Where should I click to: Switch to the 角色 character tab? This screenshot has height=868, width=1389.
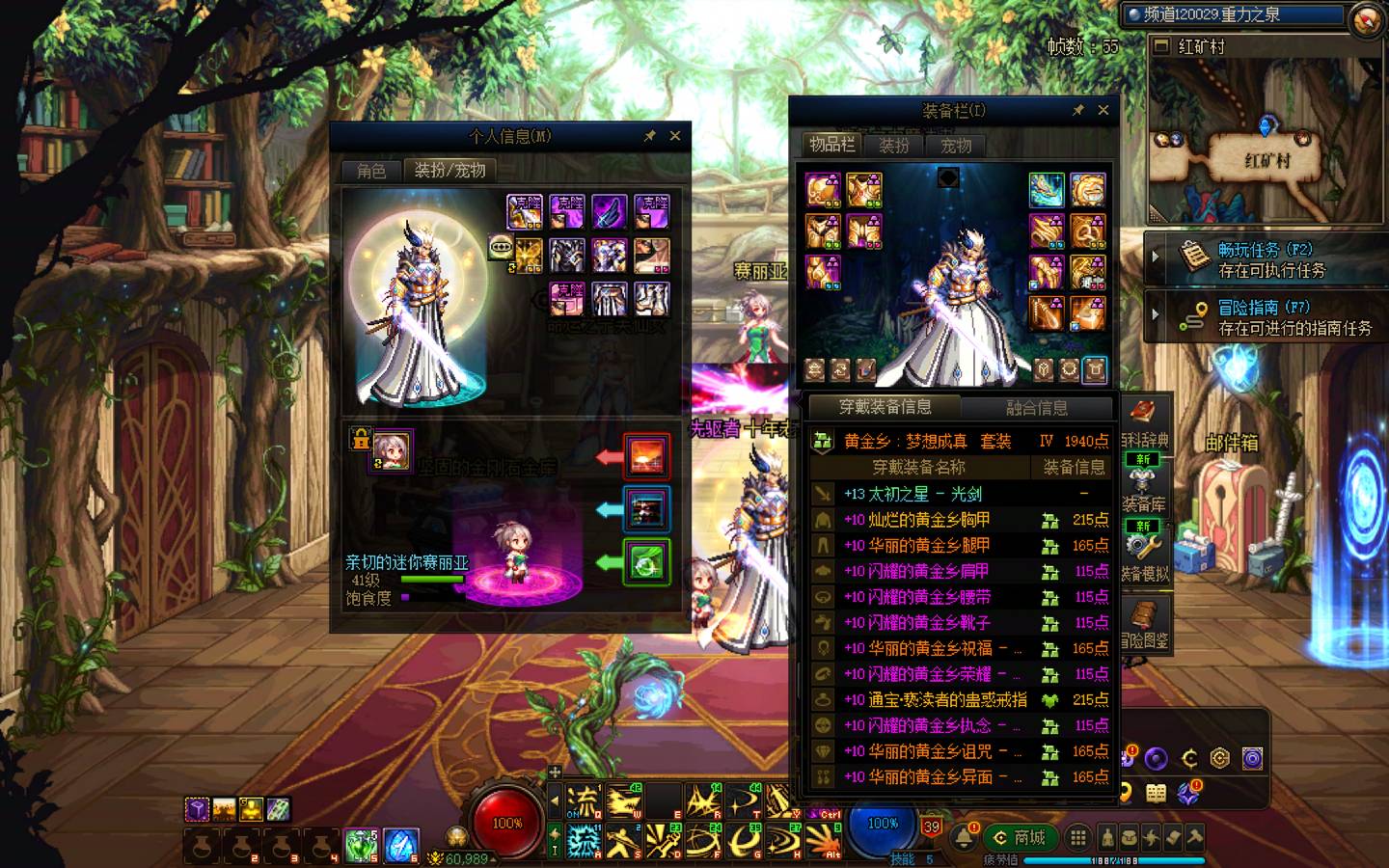[371, 171]
